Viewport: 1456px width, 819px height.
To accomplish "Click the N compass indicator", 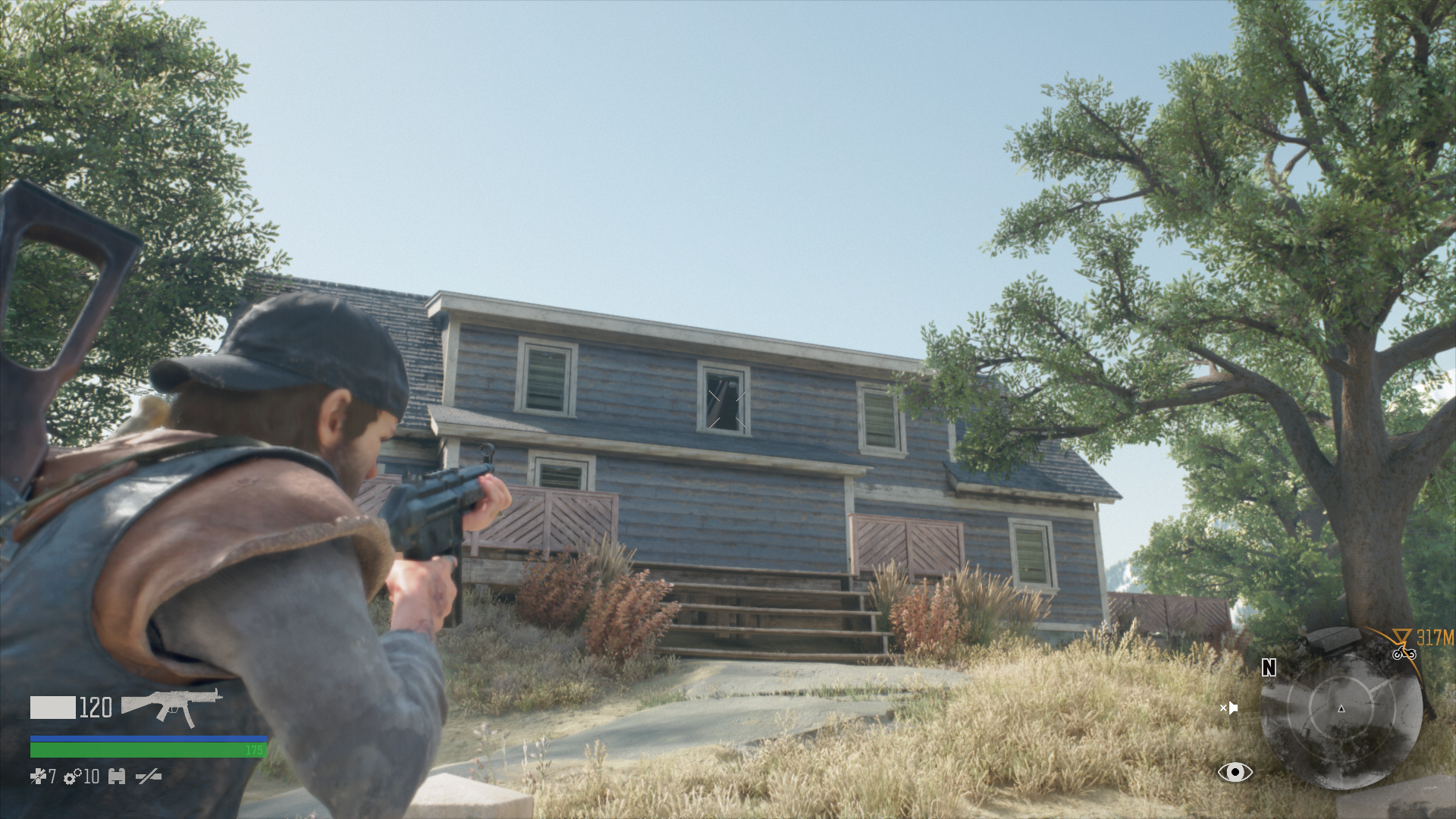I will 1268,667.
